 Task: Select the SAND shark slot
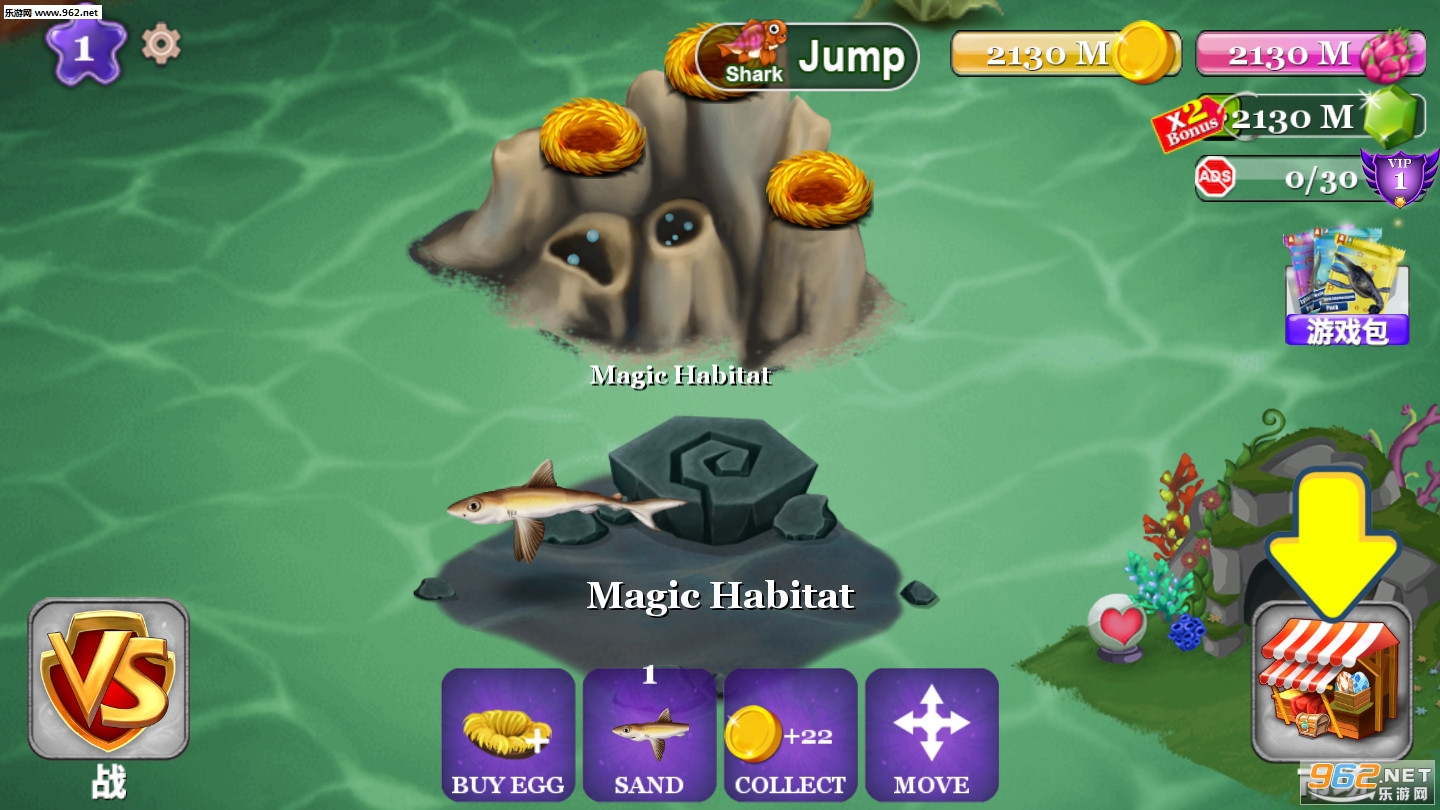(x=649, y=735)
